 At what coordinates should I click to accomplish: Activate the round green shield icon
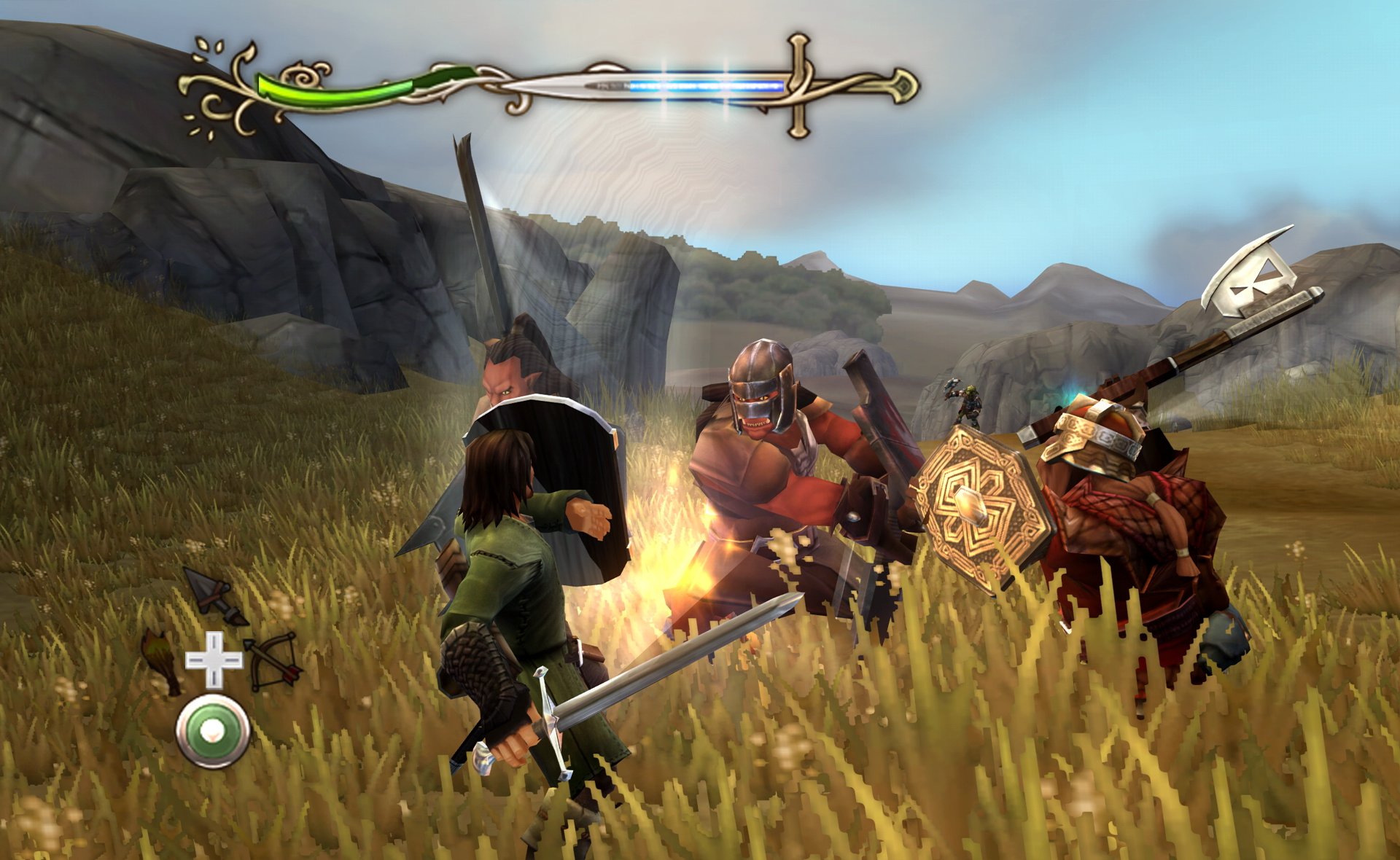(213, 730)
